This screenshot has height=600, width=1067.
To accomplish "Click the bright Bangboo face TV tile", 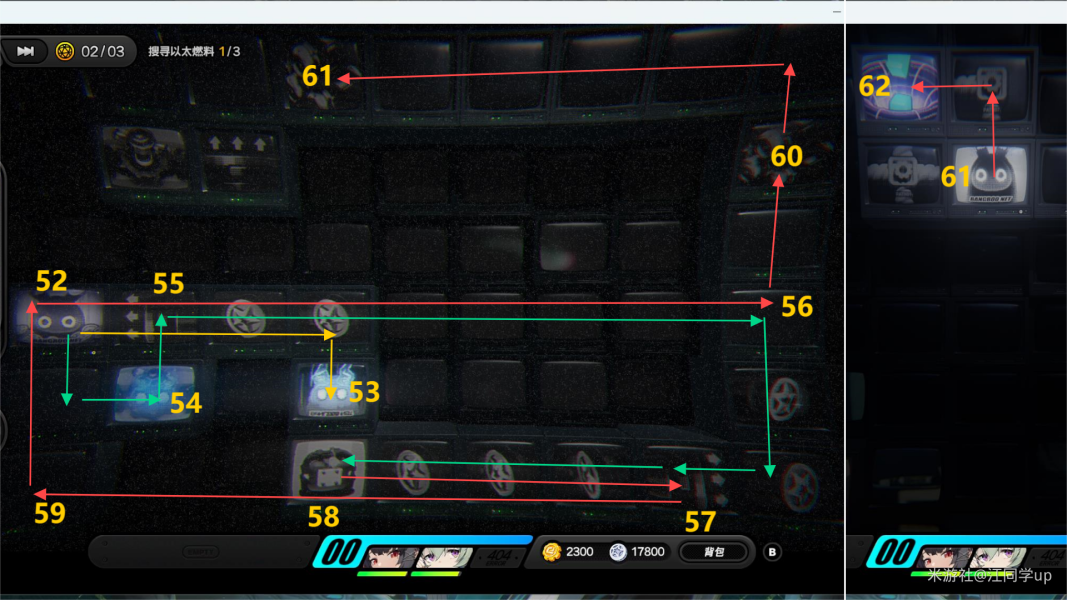I will (x=990, y=174).
